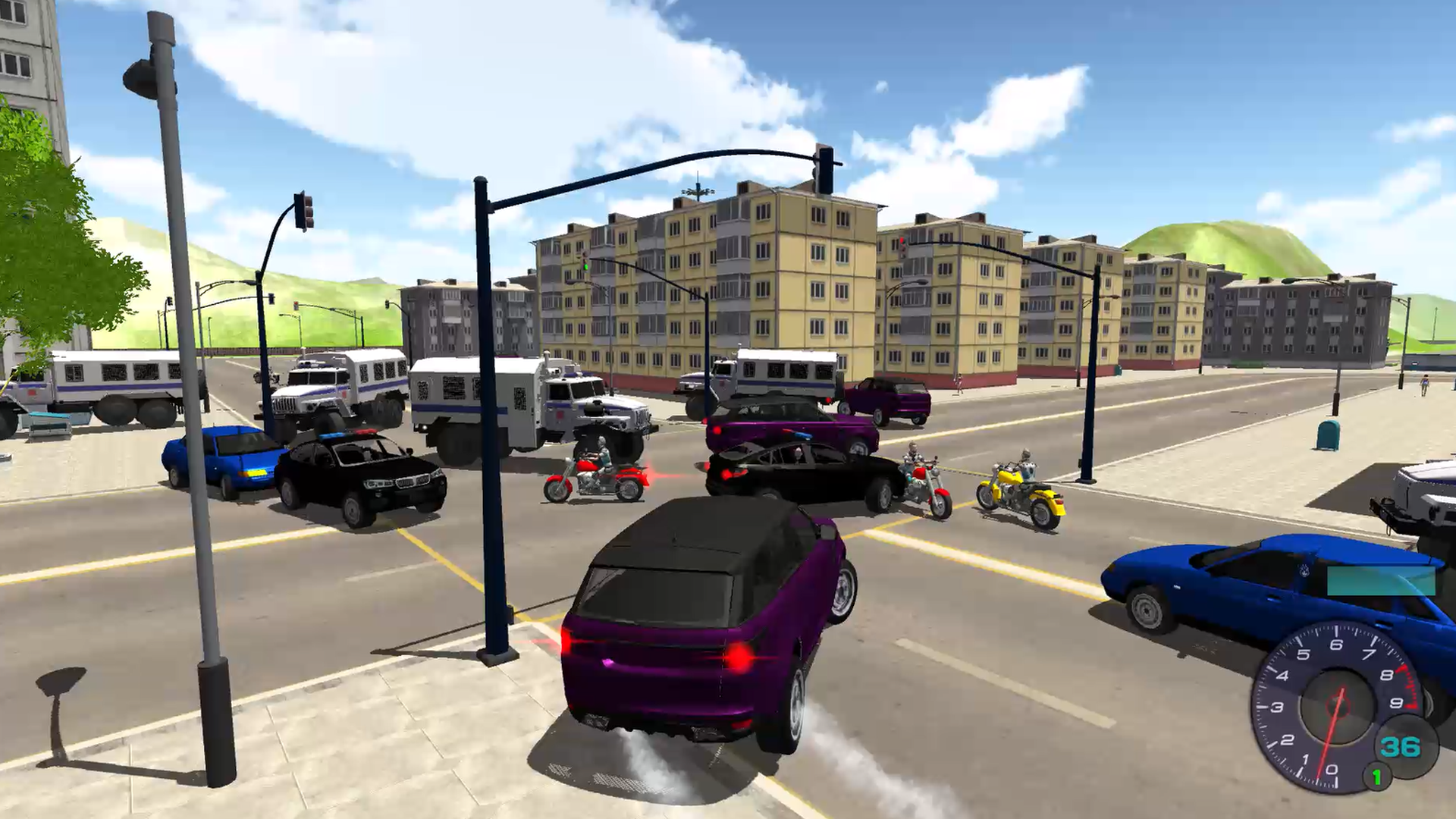Click the street lamp head at top left
Viewport: 1456px width, 819px height.
[x=140, y=80]
